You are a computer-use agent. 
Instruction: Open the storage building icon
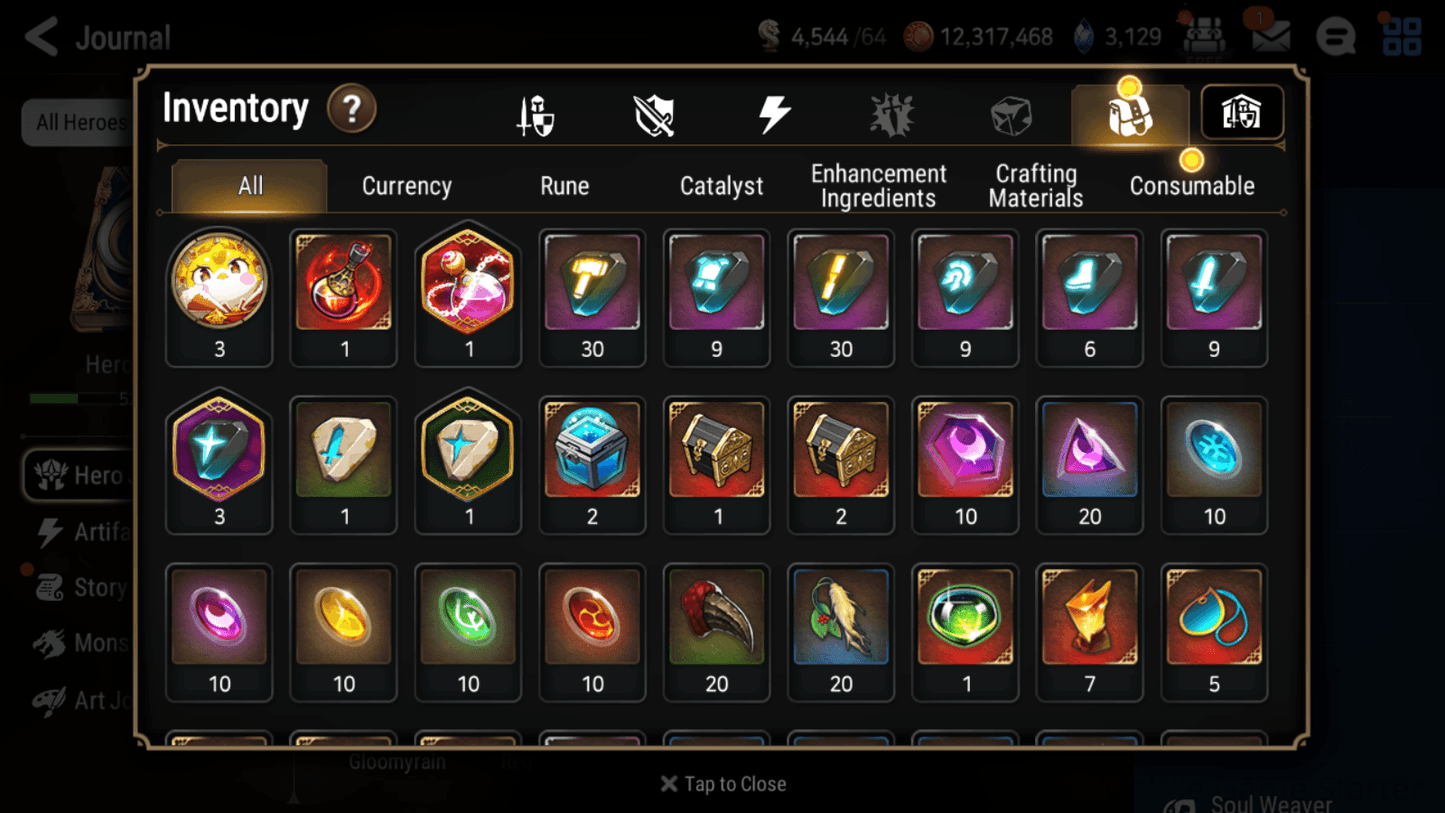[x=1241, y=113]
